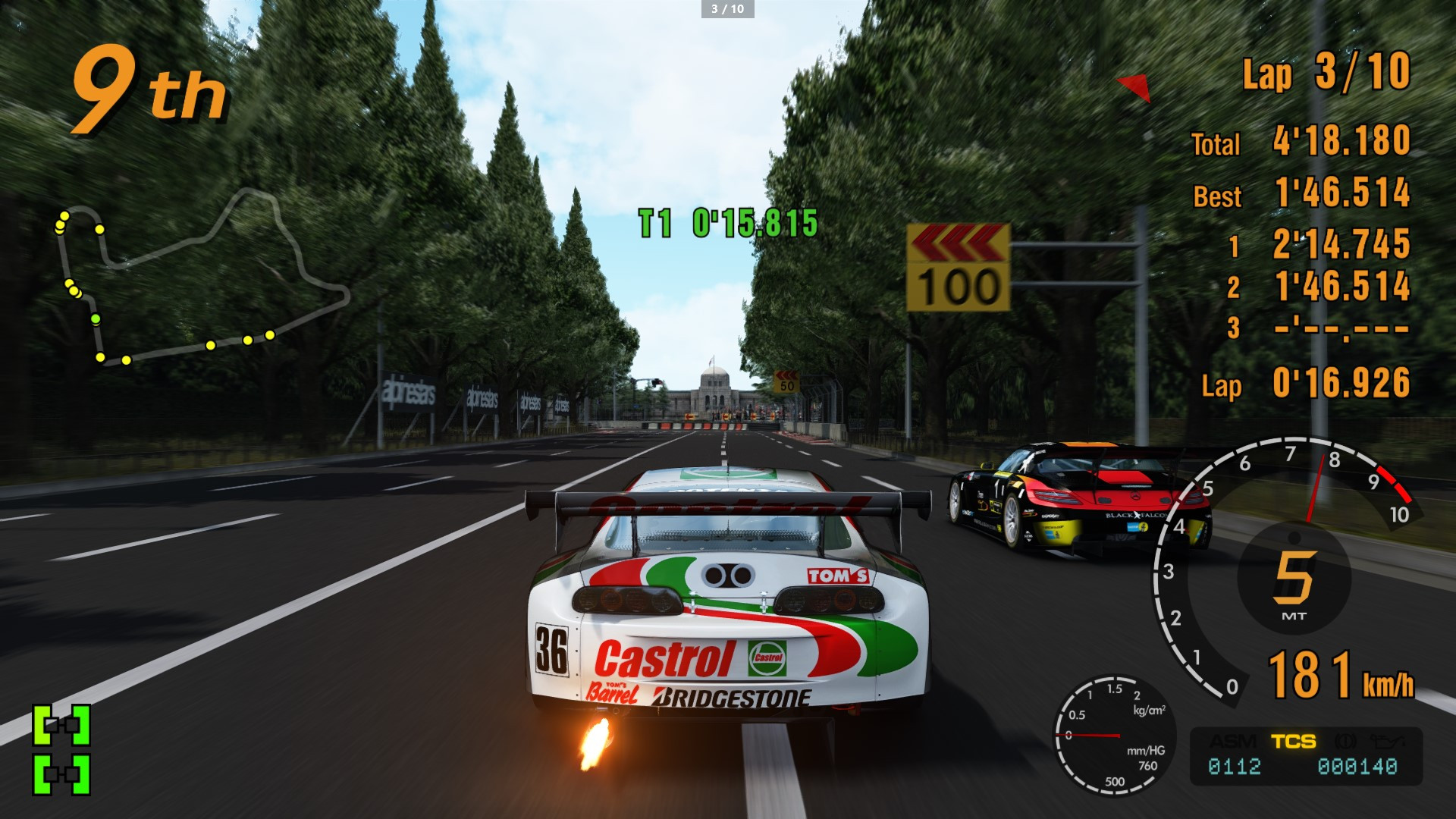Select the red flag marker above the lap counter

(x=1132, y=86)
